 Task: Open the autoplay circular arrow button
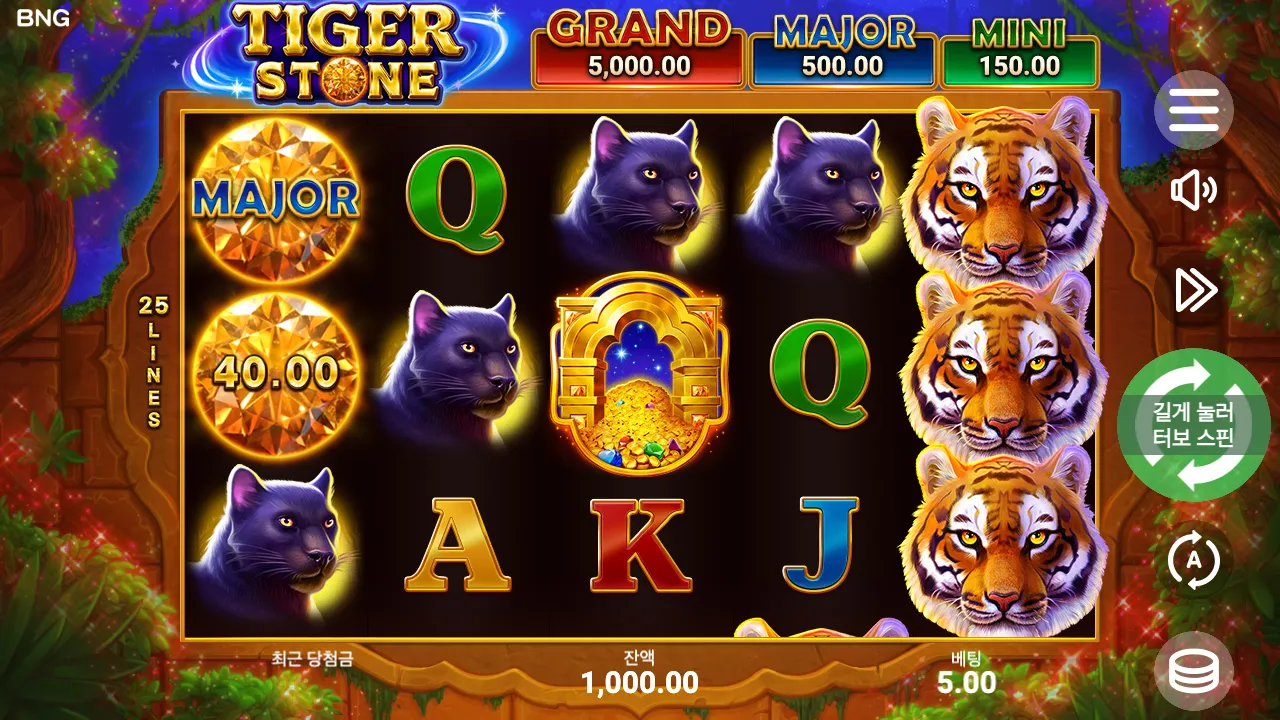click(x=1193, y=561)
